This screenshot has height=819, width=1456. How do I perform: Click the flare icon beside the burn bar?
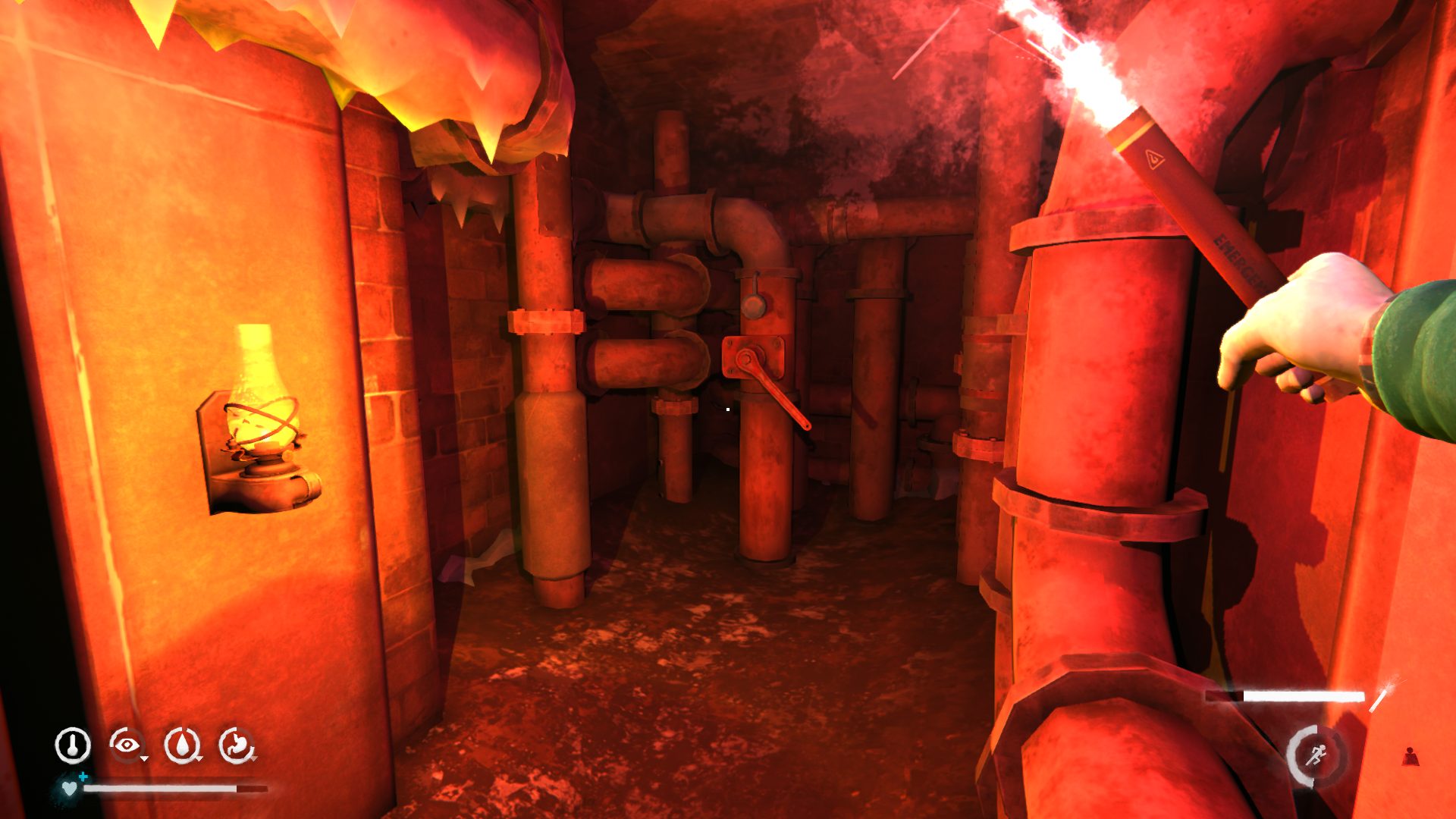(1381, 696)
